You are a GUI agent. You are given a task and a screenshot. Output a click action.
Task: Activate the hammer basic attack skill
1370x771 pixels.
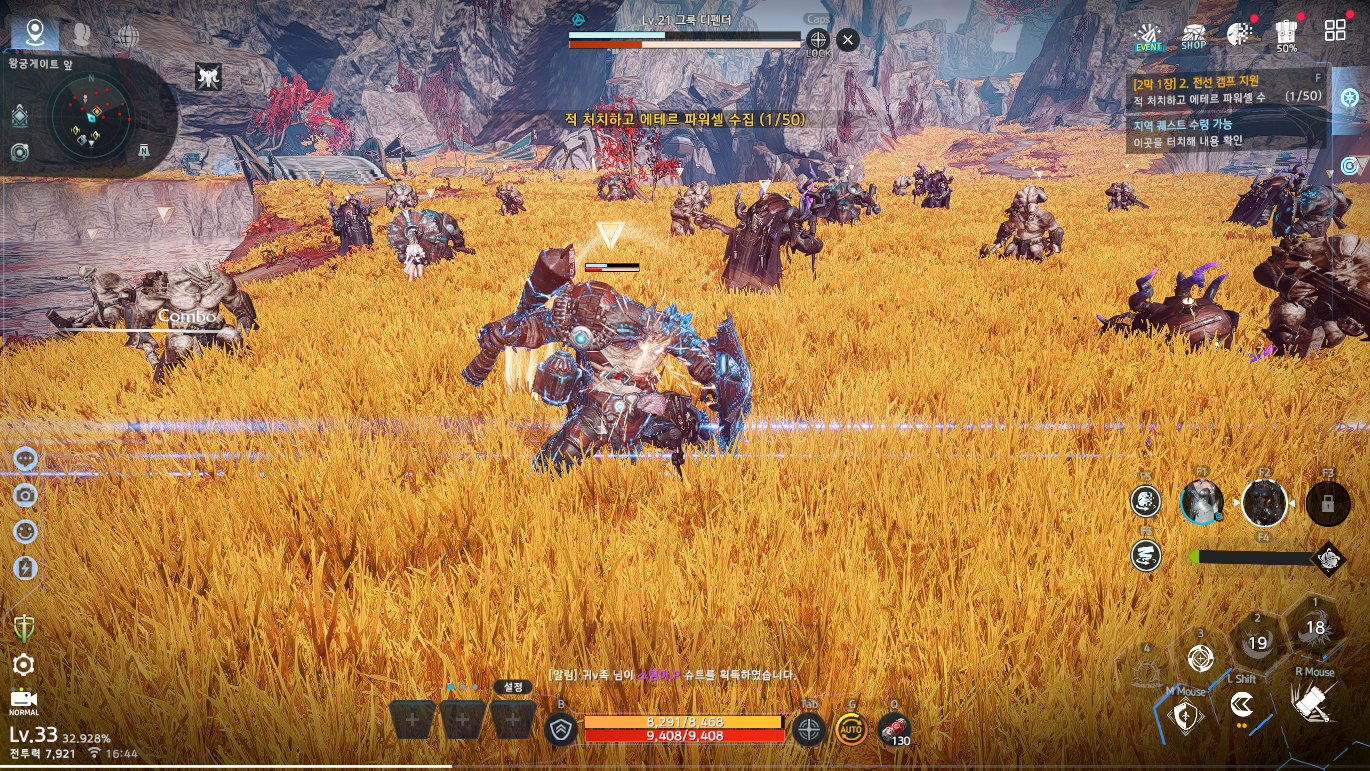[x=1315, y=703]
